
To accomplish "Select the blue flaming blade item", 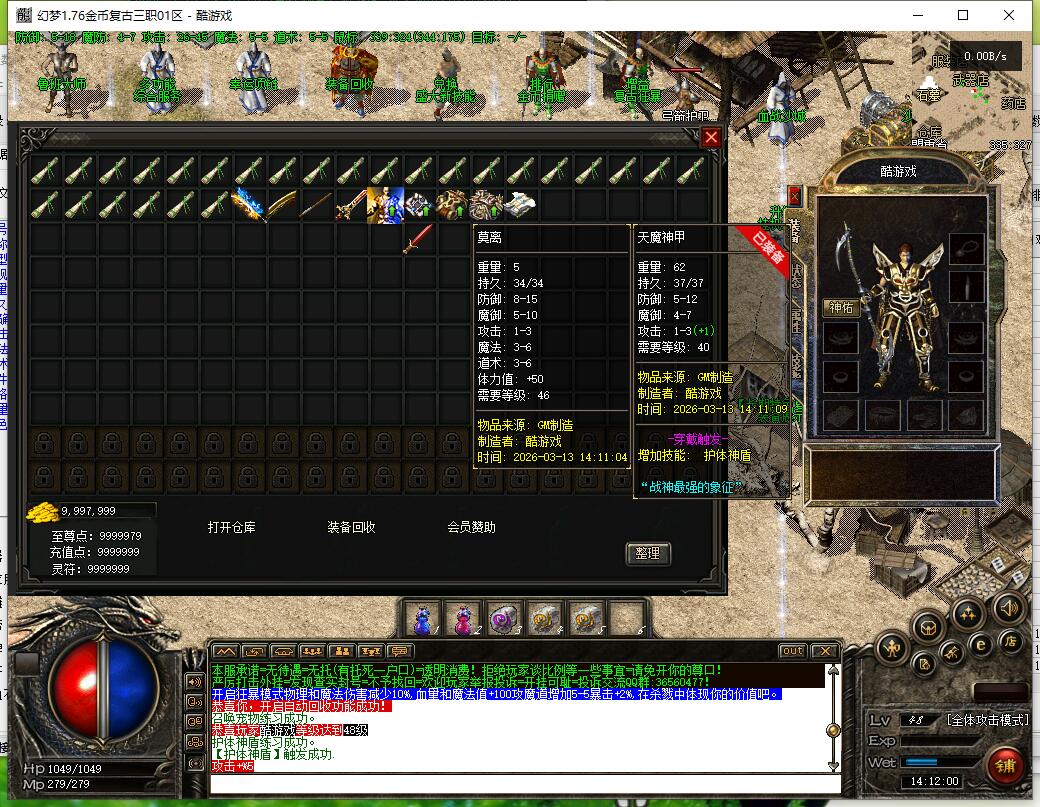I will click(x=250, y=205).
